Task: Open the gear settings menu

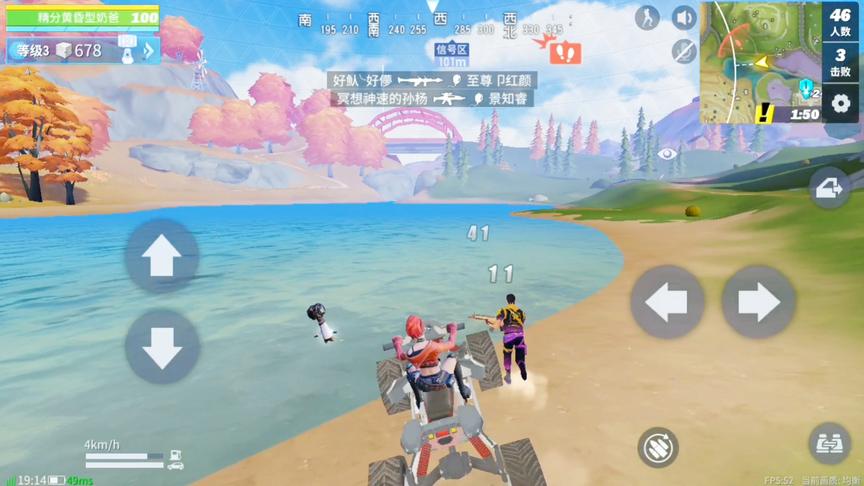Action: click(x=841, y=104)
